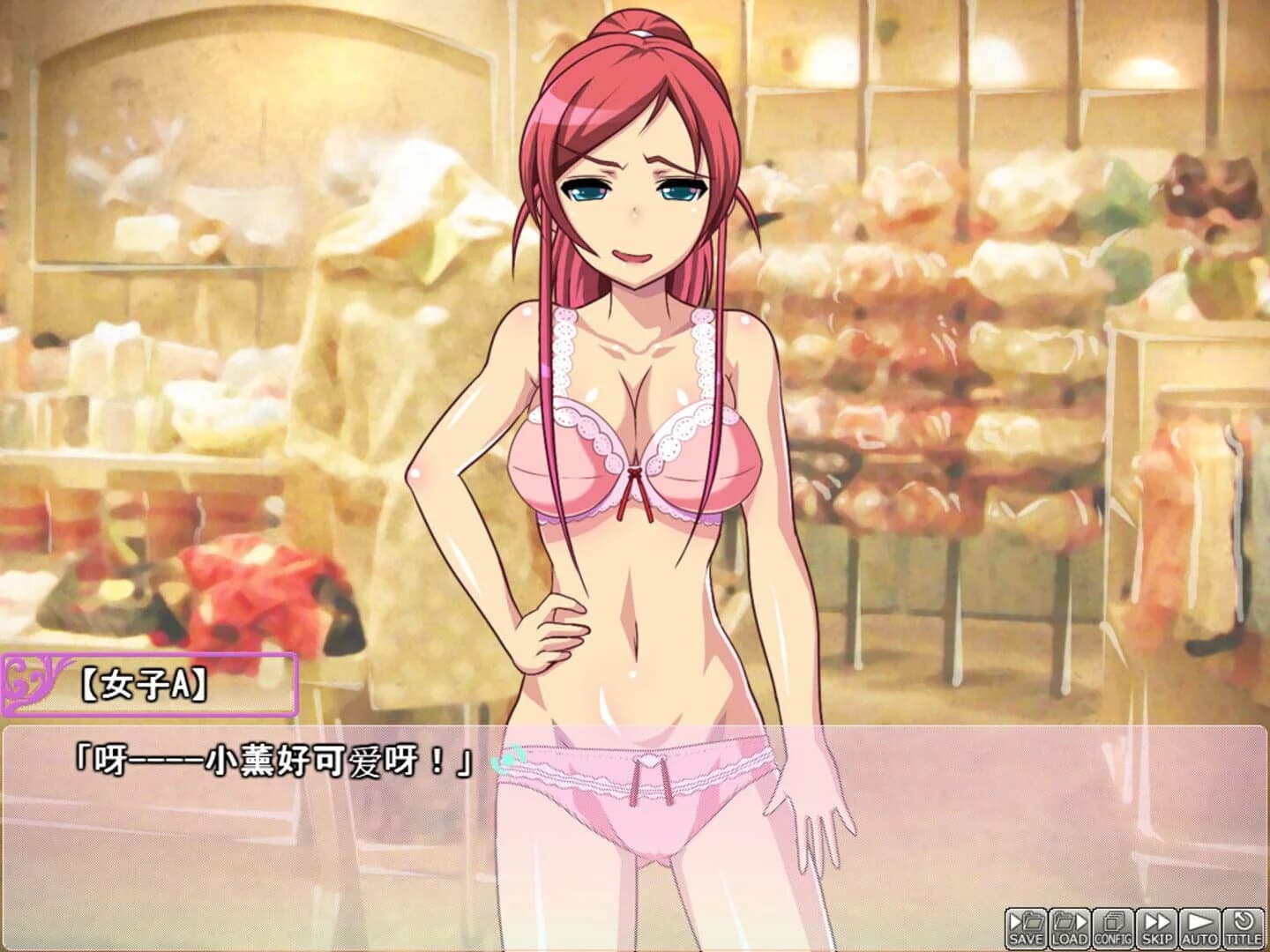Click the small teal sparkle icon in dialogue box
The image size is (1270, 952).
tap(510, 755)
